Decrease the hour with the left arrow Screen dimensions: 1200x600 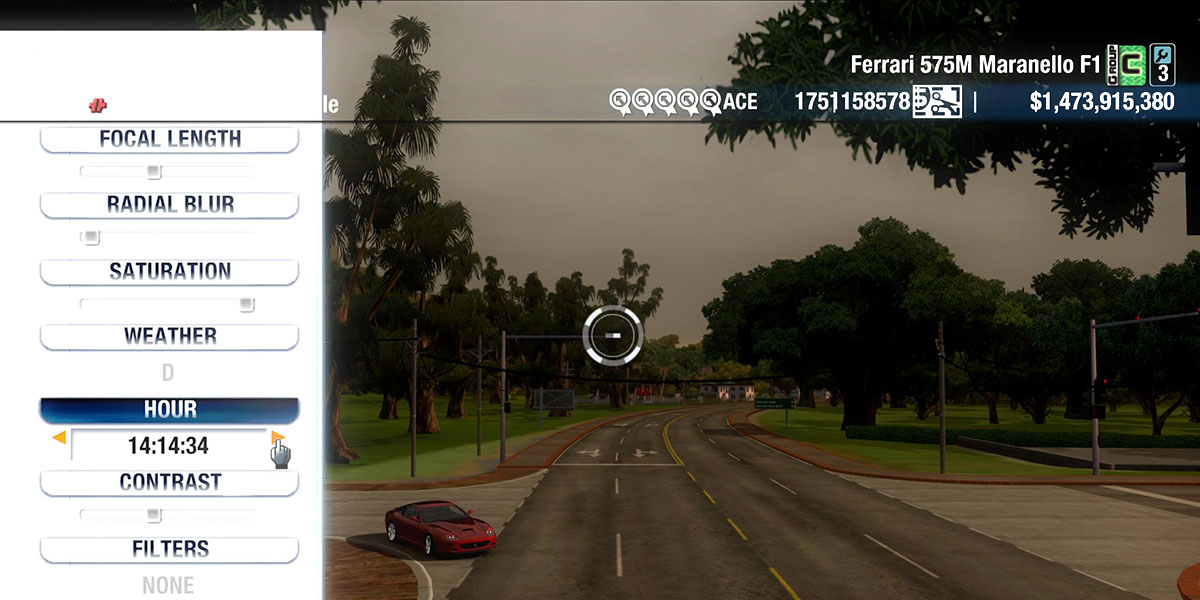click(x=60, y=437)
